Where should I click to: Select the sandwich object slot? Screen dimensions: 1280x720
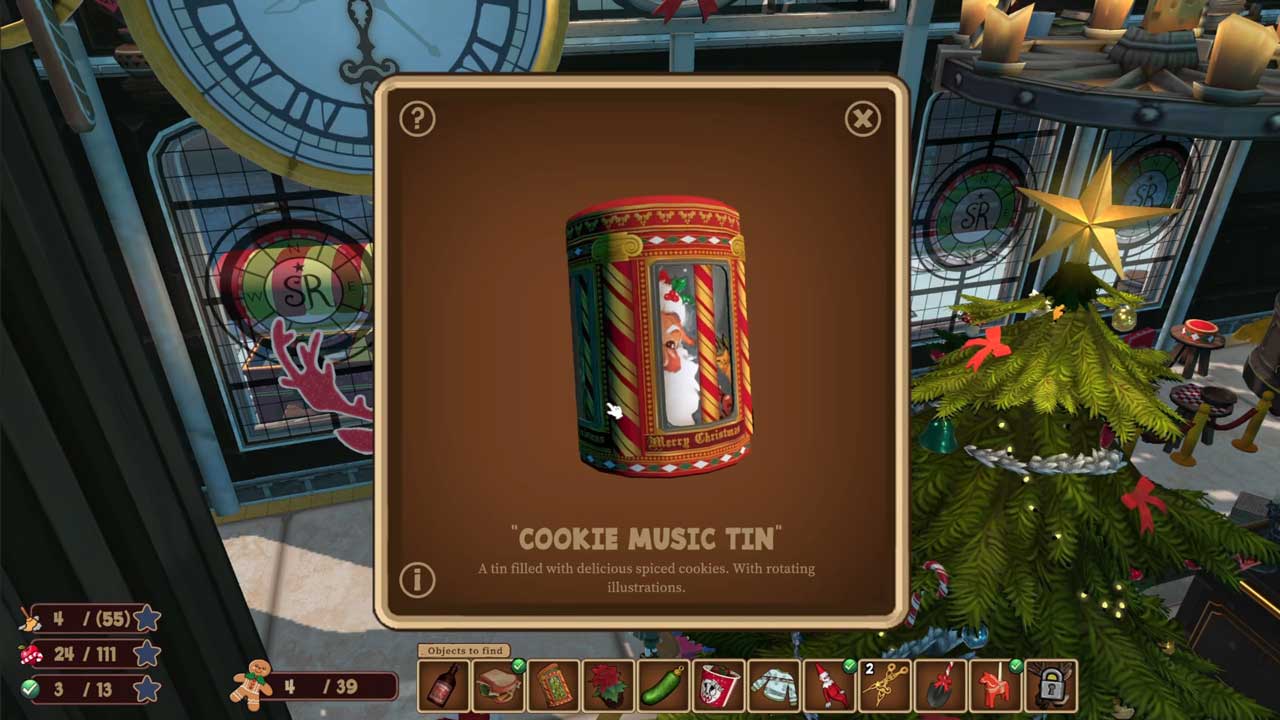click(498, 686)
